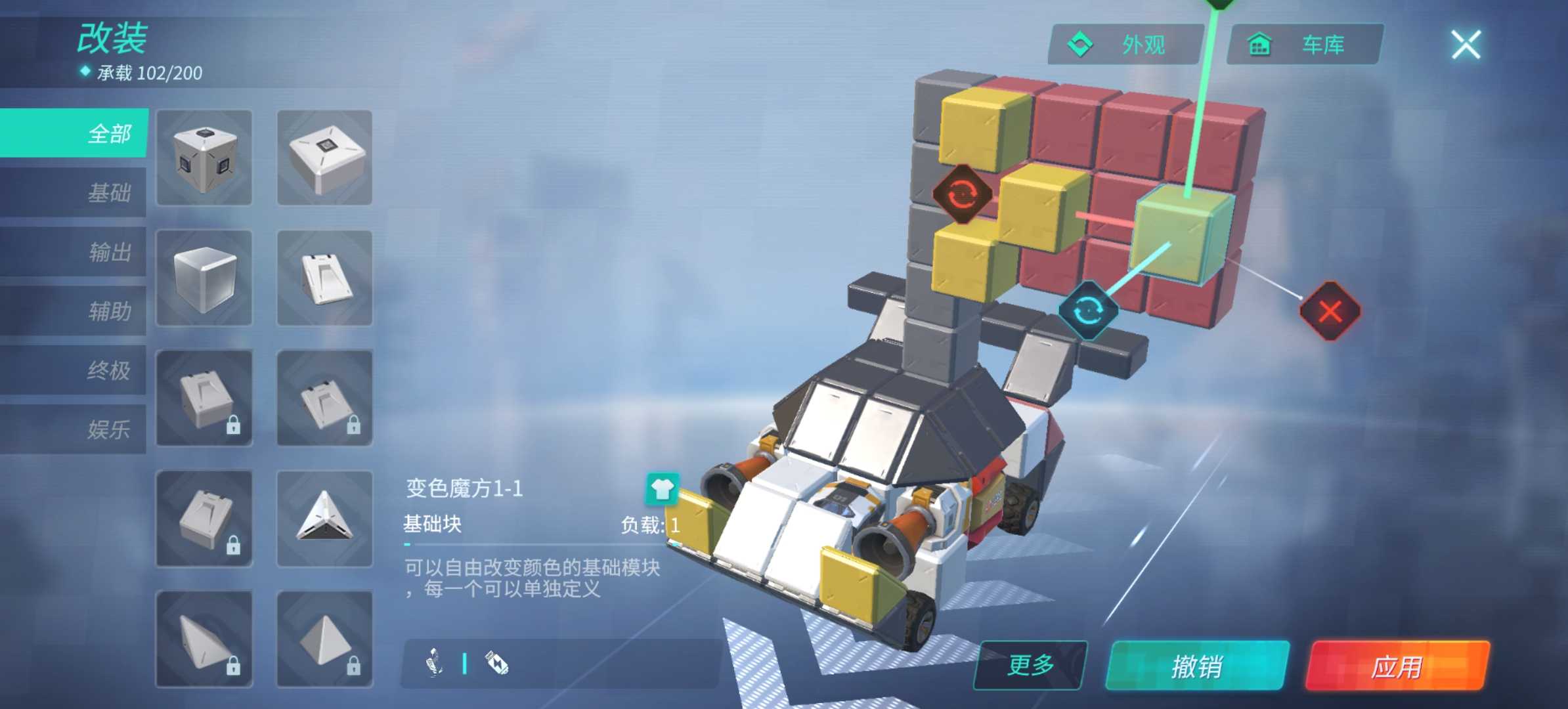
Task: Apply modifications with the 应用 button
Action: pos(1397,666)
